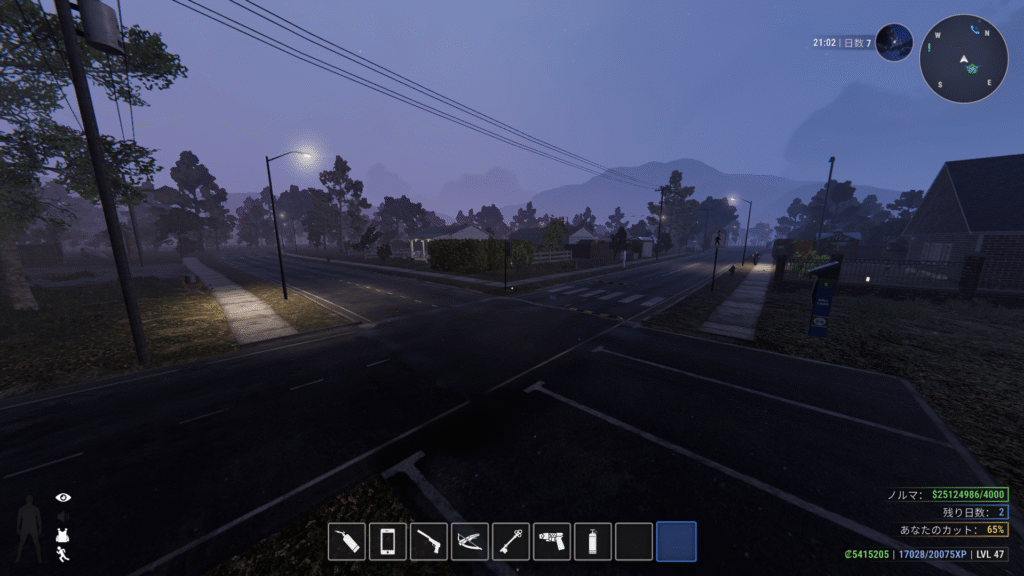The height and width of the screenshot is (576, 1024).
Task: Choose the crossbow in the hotbar
Action: 470,541
